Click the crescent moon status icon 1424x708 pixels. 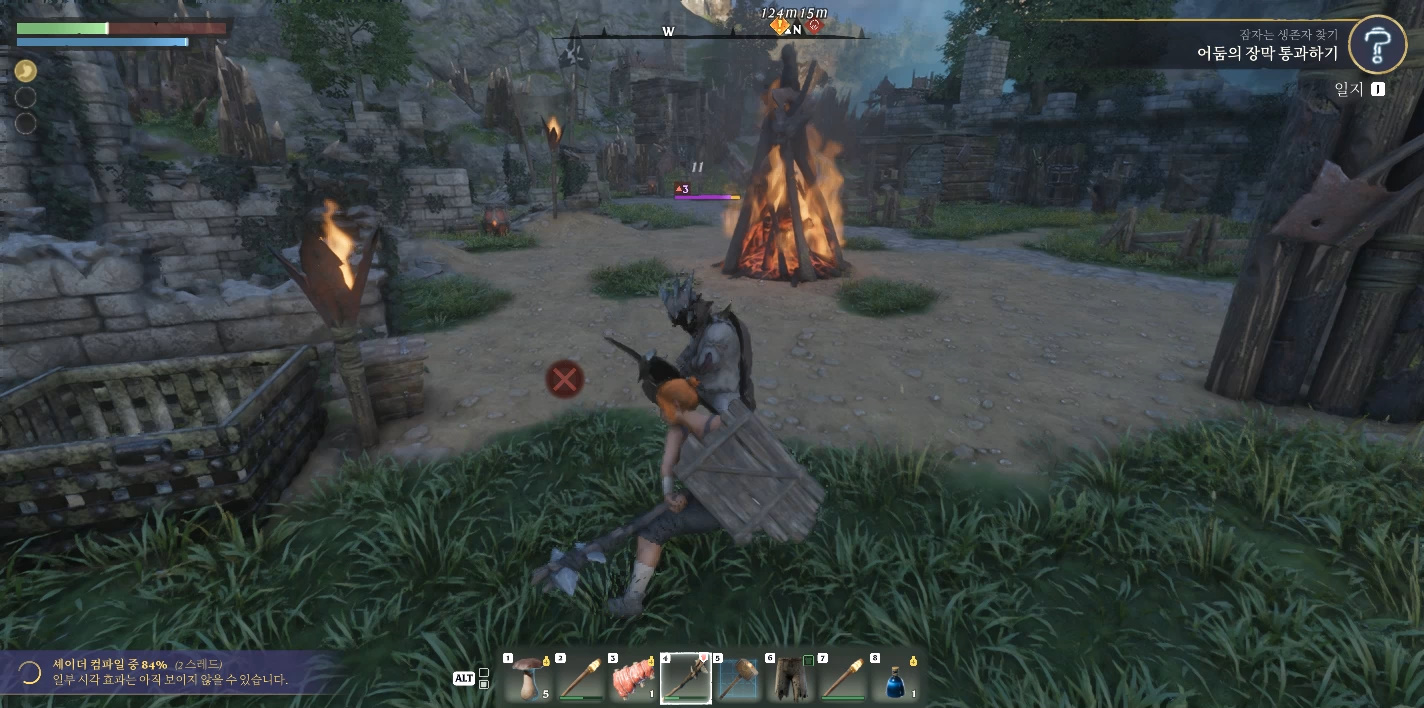point(25,71)
